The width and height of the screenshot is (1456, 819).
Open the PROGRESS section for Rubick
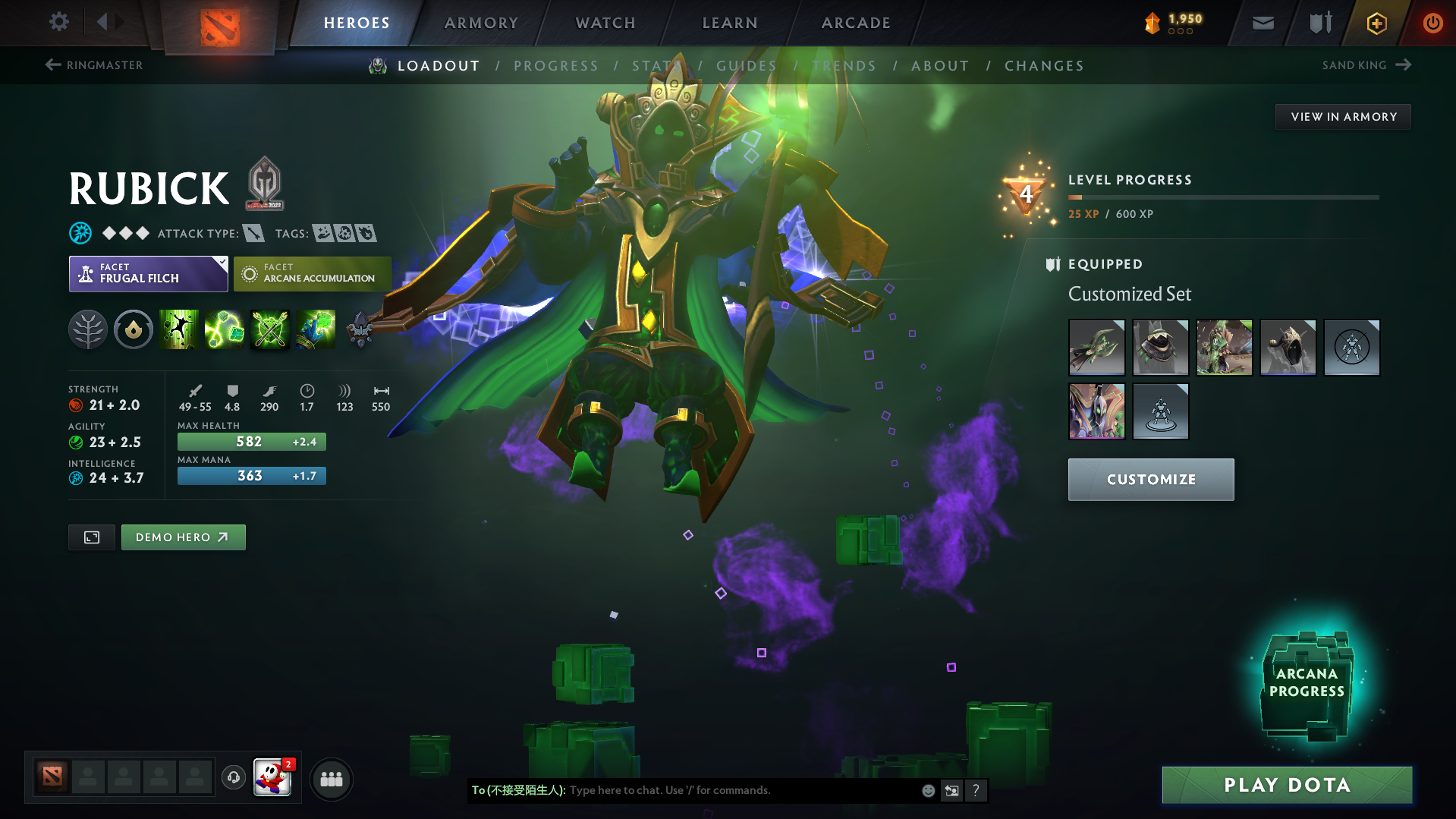(556, 65)
